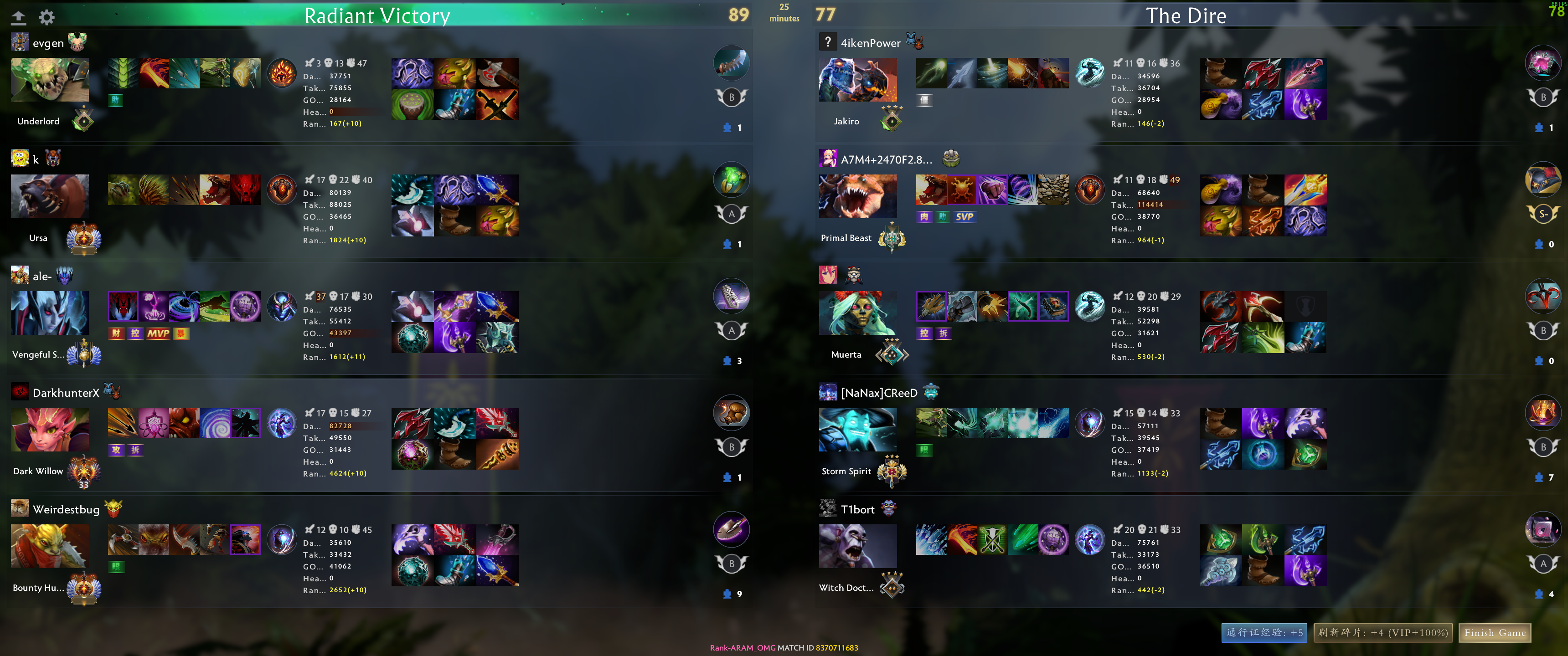Screen dimensions: 1568x656
Task: Click player name T1bort
Action: point(858,510)
